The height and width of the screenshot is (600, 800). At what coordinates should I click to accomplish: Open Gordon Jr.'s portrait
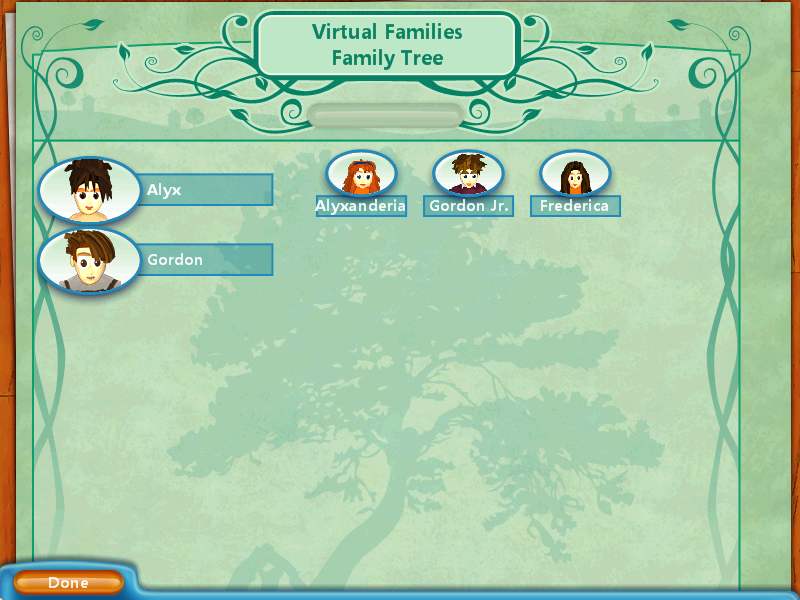coord(468,175)
